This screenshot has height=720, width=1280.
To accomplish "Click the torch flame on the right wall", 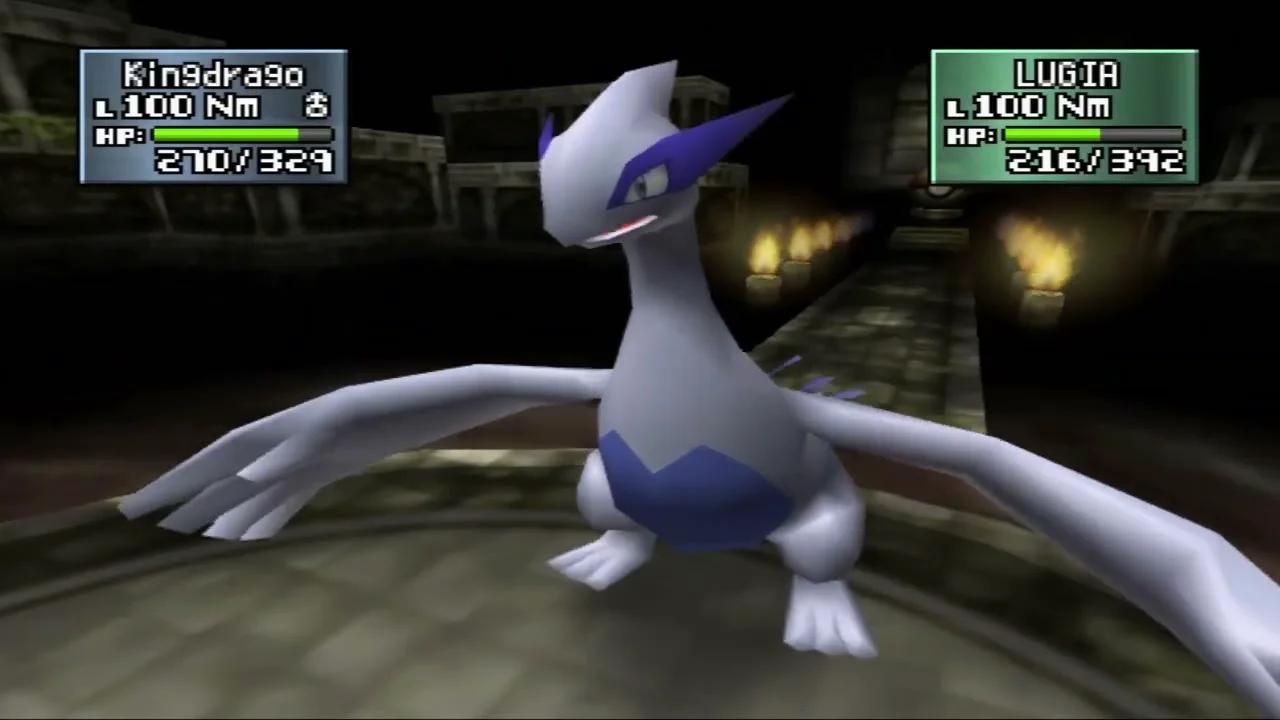I will 1045,255.
